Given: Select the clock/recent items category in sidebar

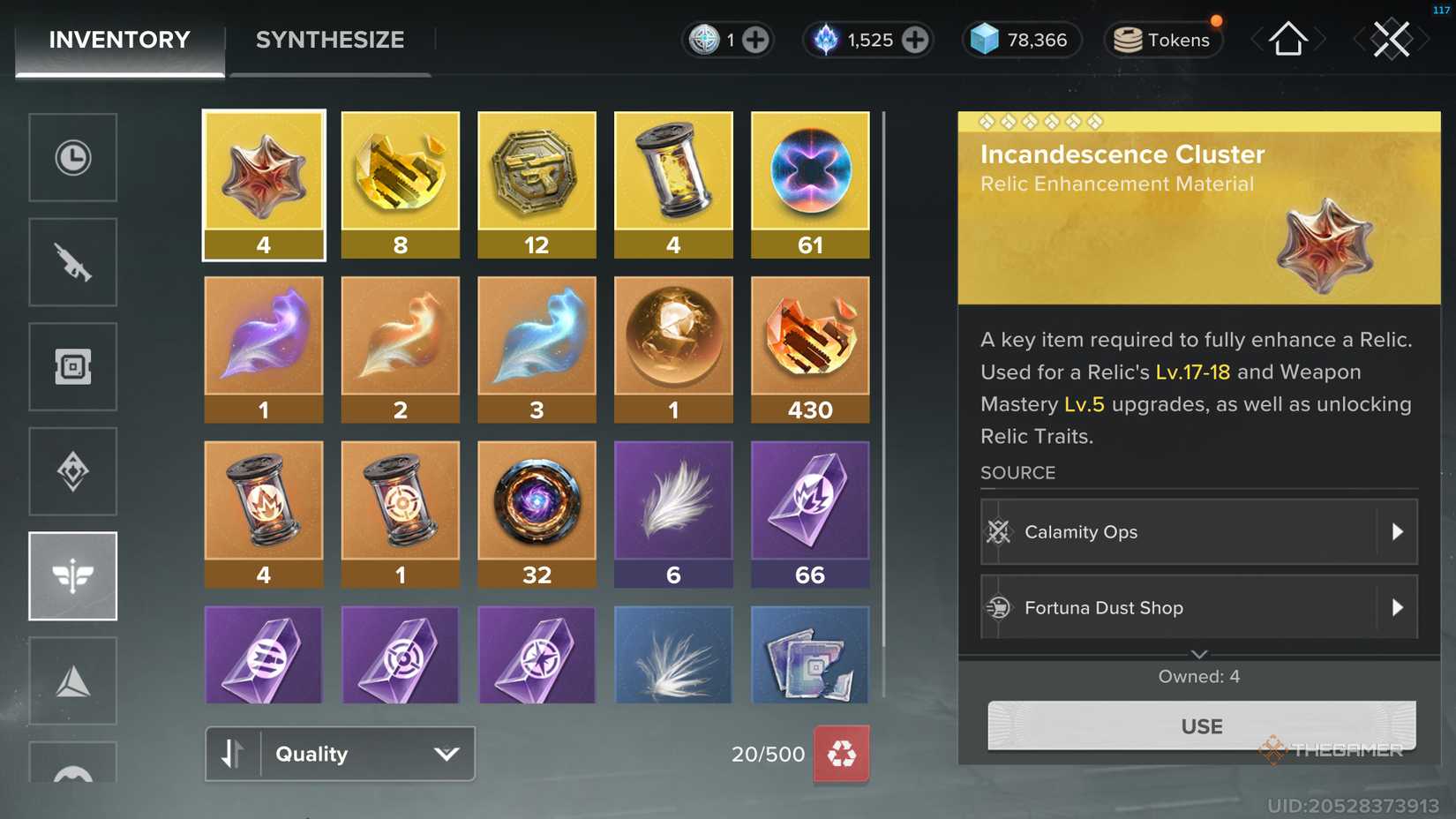Looking at the screenshot, I should click(73, 157).
